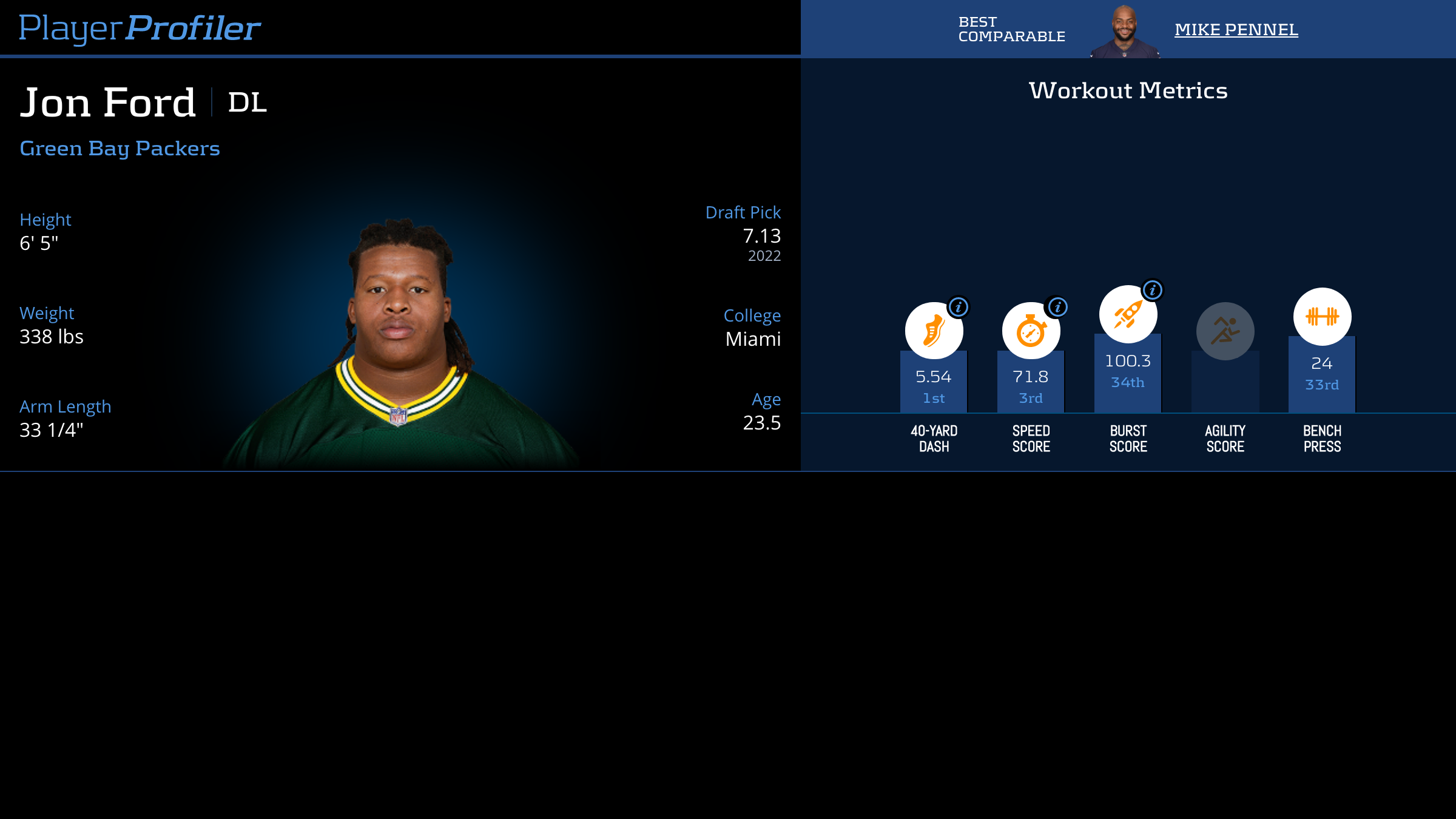
Task: Show info for the 40-Yard Dash metric
Action: [x=959, y=307]
